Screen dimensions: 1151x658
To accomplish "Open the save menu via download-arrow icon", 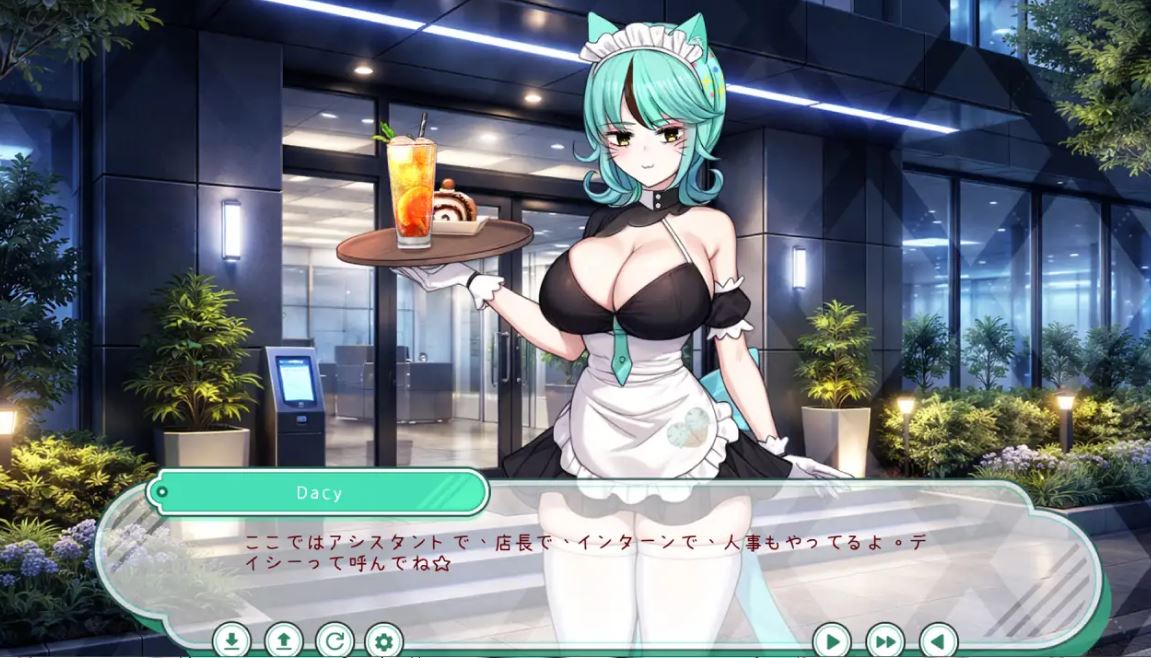I will coord(232,640).
